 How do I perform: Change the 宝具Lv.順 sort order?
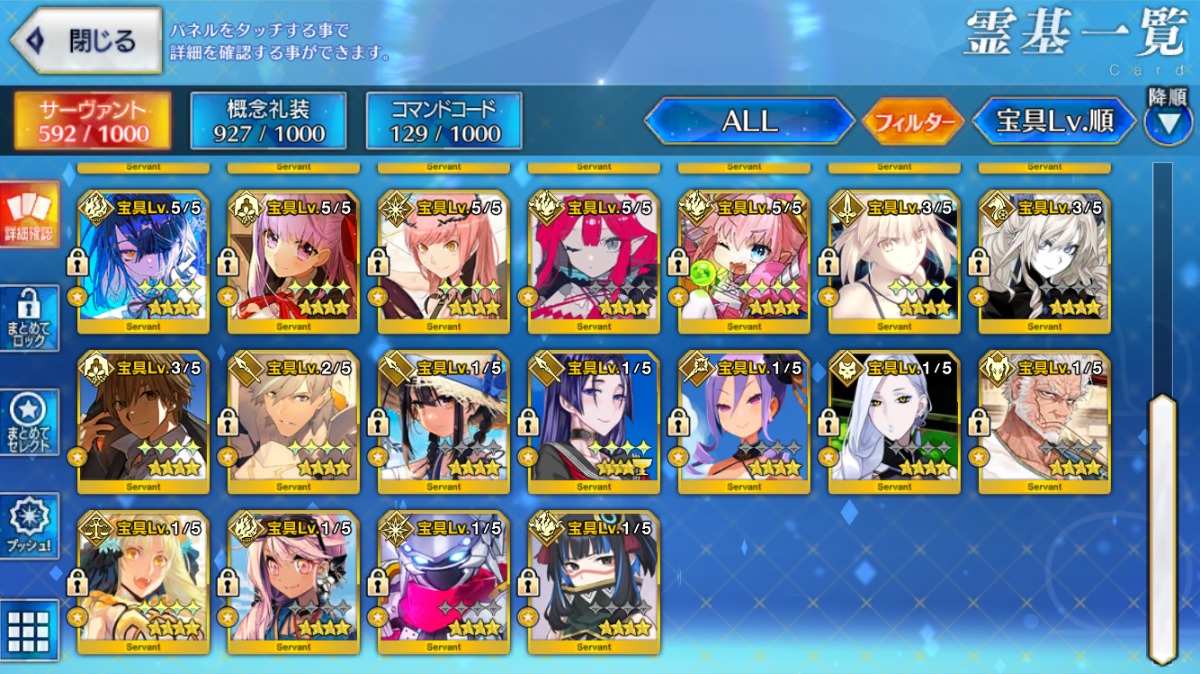click(x=1055, y=122)
